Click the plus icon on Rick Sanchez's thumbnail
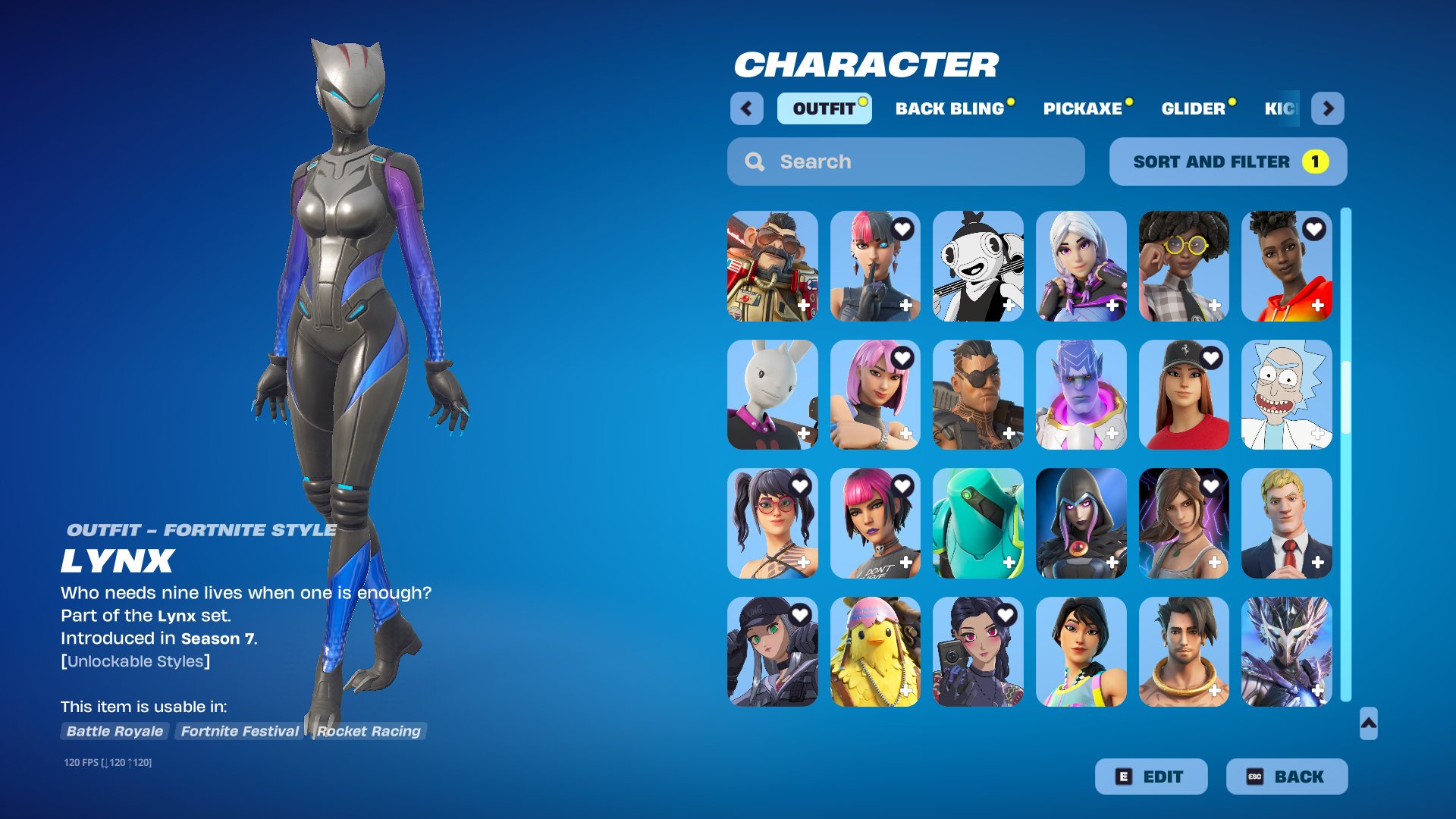The height and width of the screenshot is (819, 1456). [x=1316, y=434]
